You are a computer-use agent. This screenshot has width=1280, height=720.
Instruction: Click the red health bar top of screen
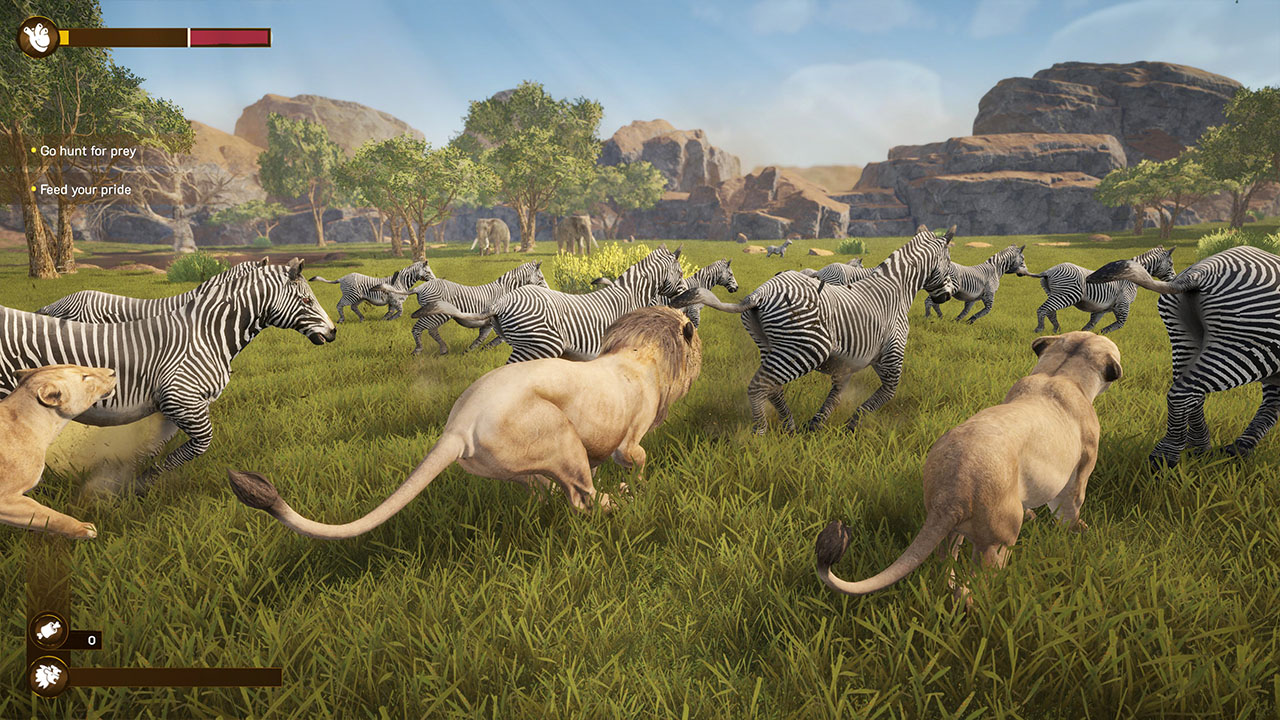click(228, 36)
